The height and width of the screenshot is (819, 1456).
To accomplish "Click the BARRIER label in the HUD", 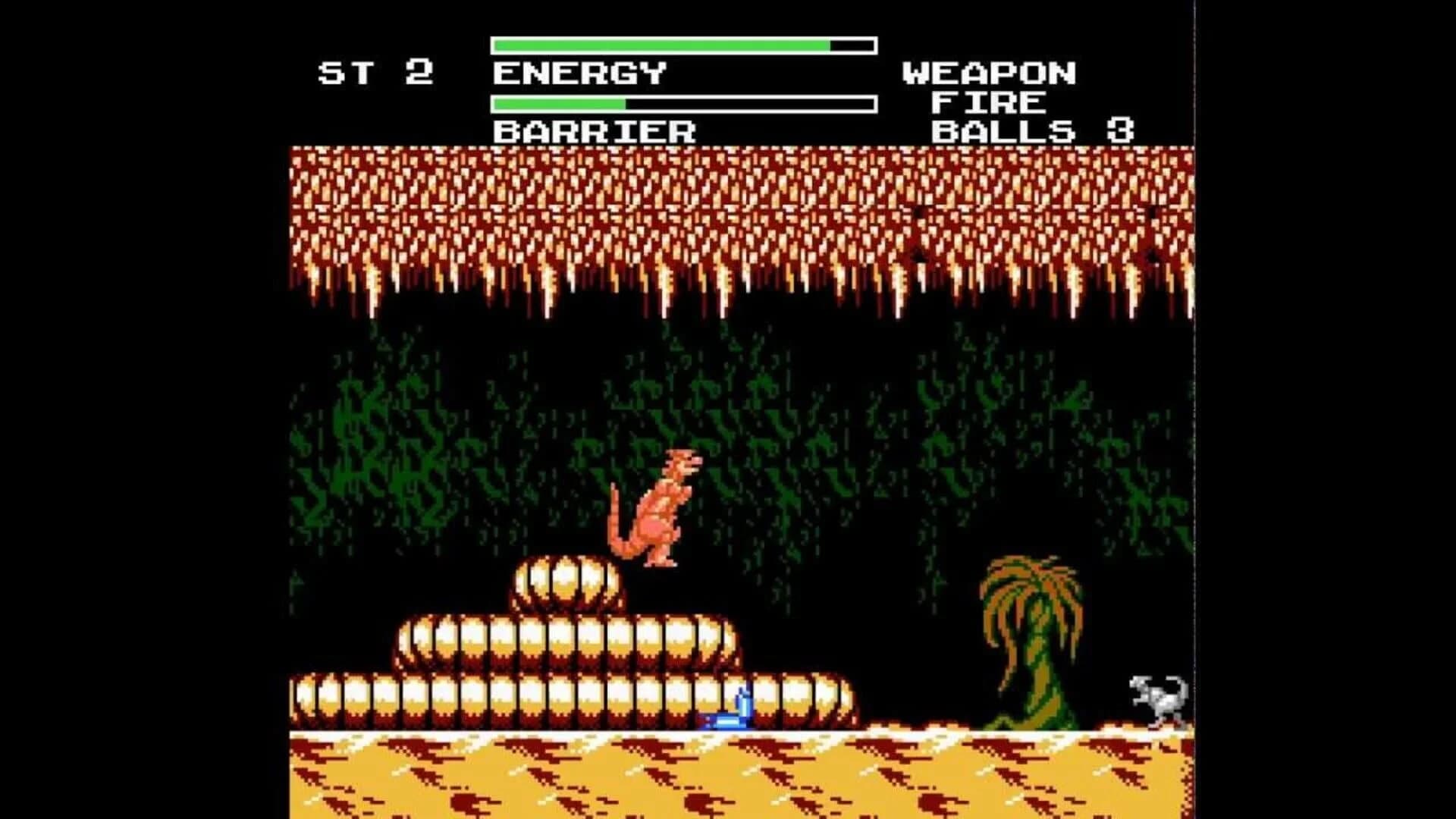I will tap(595, 133).
